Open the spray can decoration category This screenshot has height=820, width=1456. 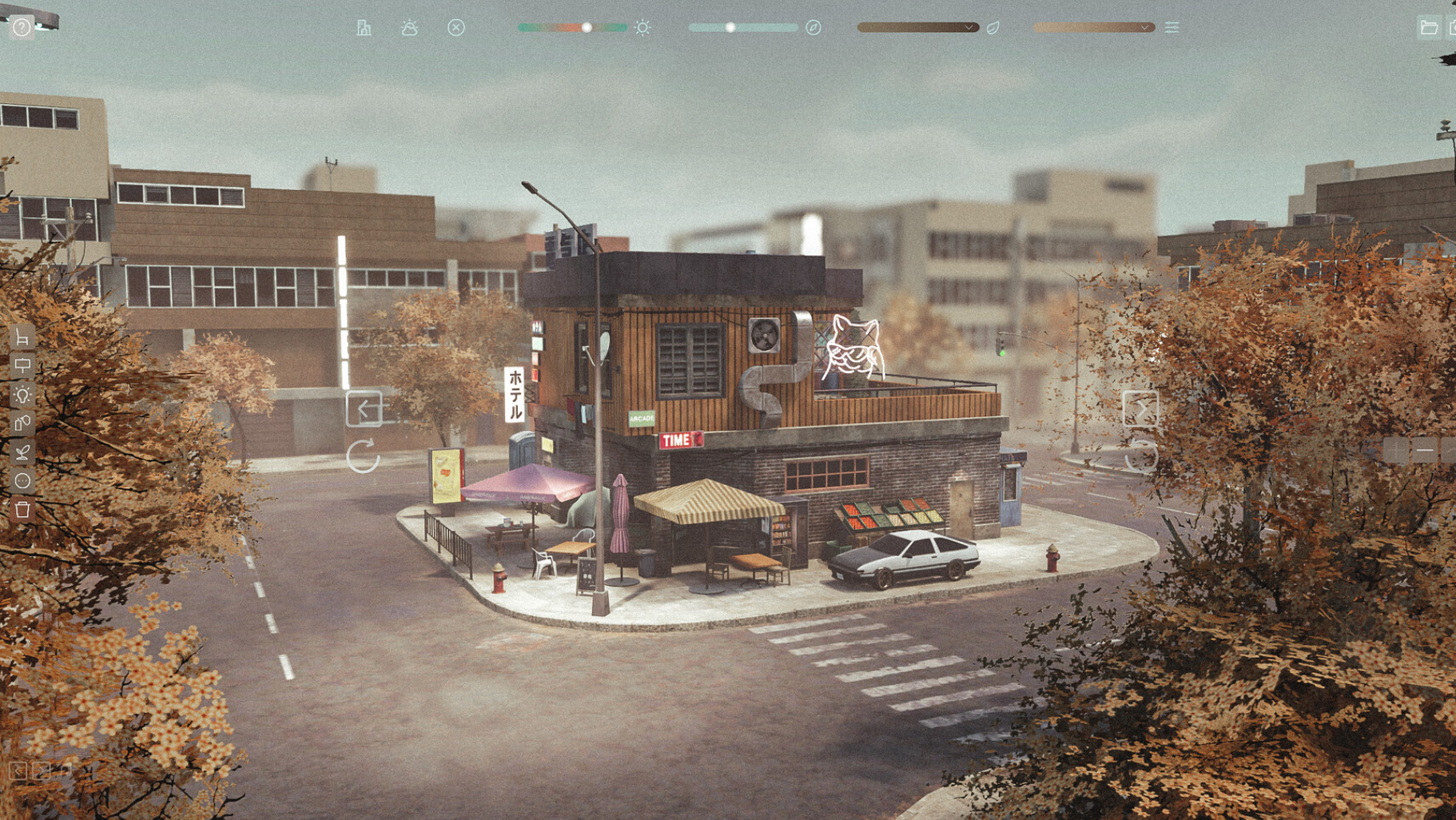[22, 423]
